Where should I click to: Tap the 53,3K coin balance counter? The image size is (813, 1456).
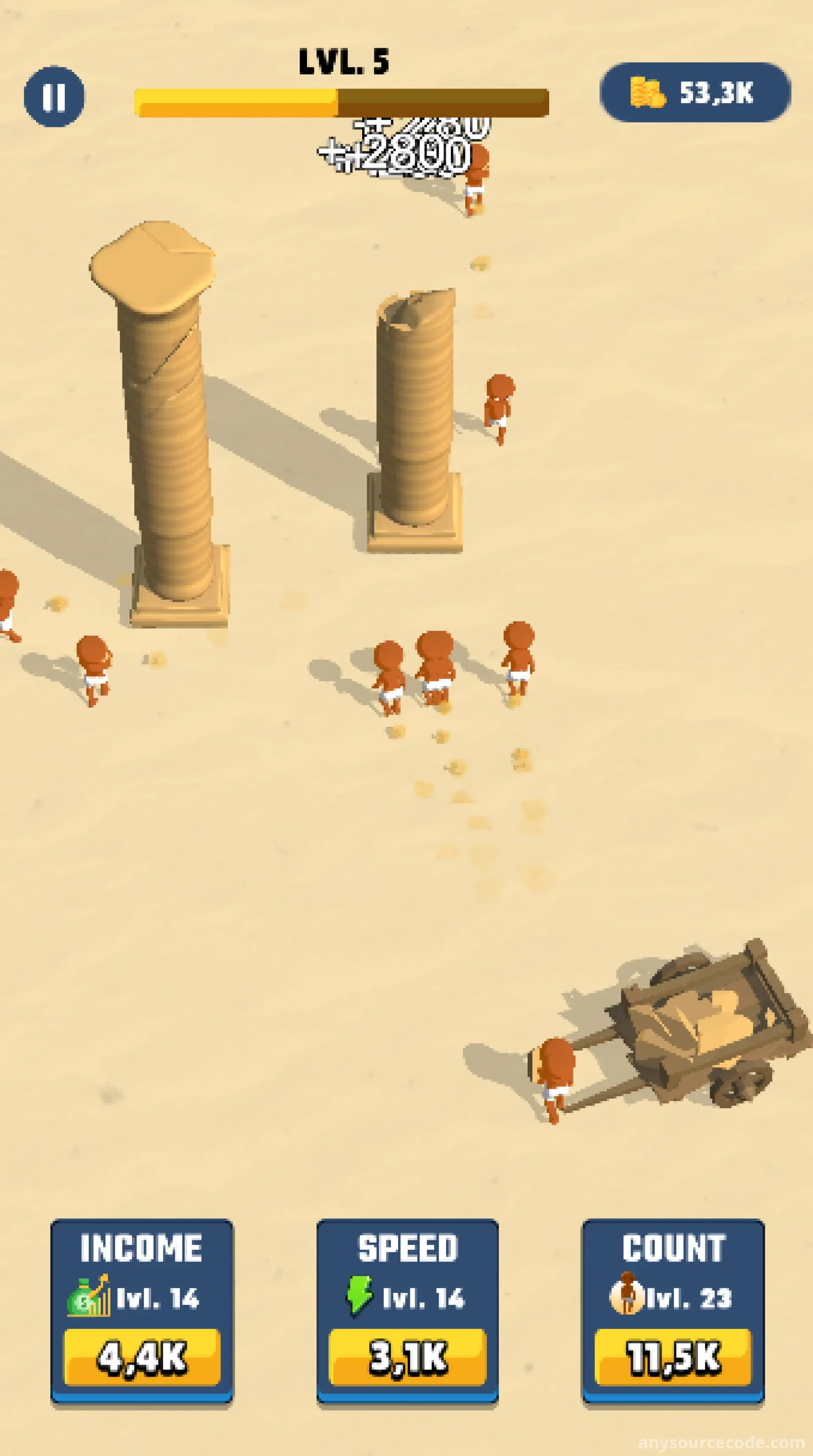click(x=695, y=93)
